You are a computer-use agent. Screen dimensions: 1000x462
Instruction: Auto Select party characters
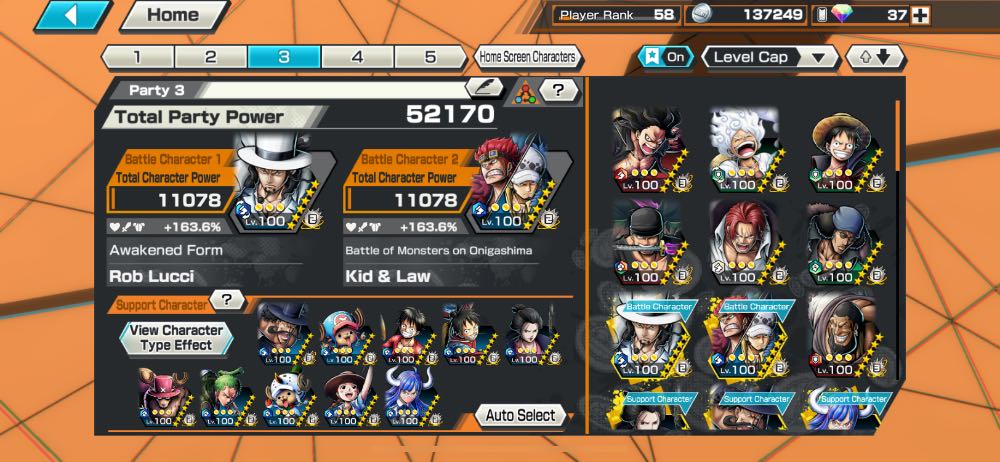point(522,415)
